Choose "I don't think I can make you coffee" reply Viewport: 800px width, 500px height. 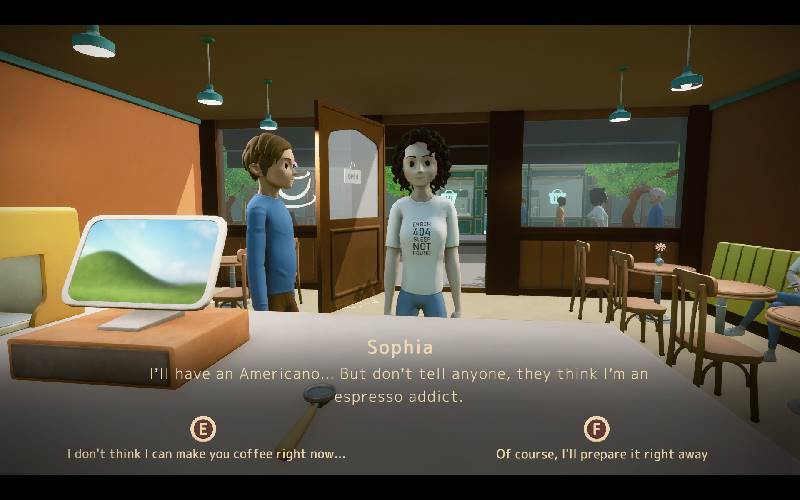point(206,453)
